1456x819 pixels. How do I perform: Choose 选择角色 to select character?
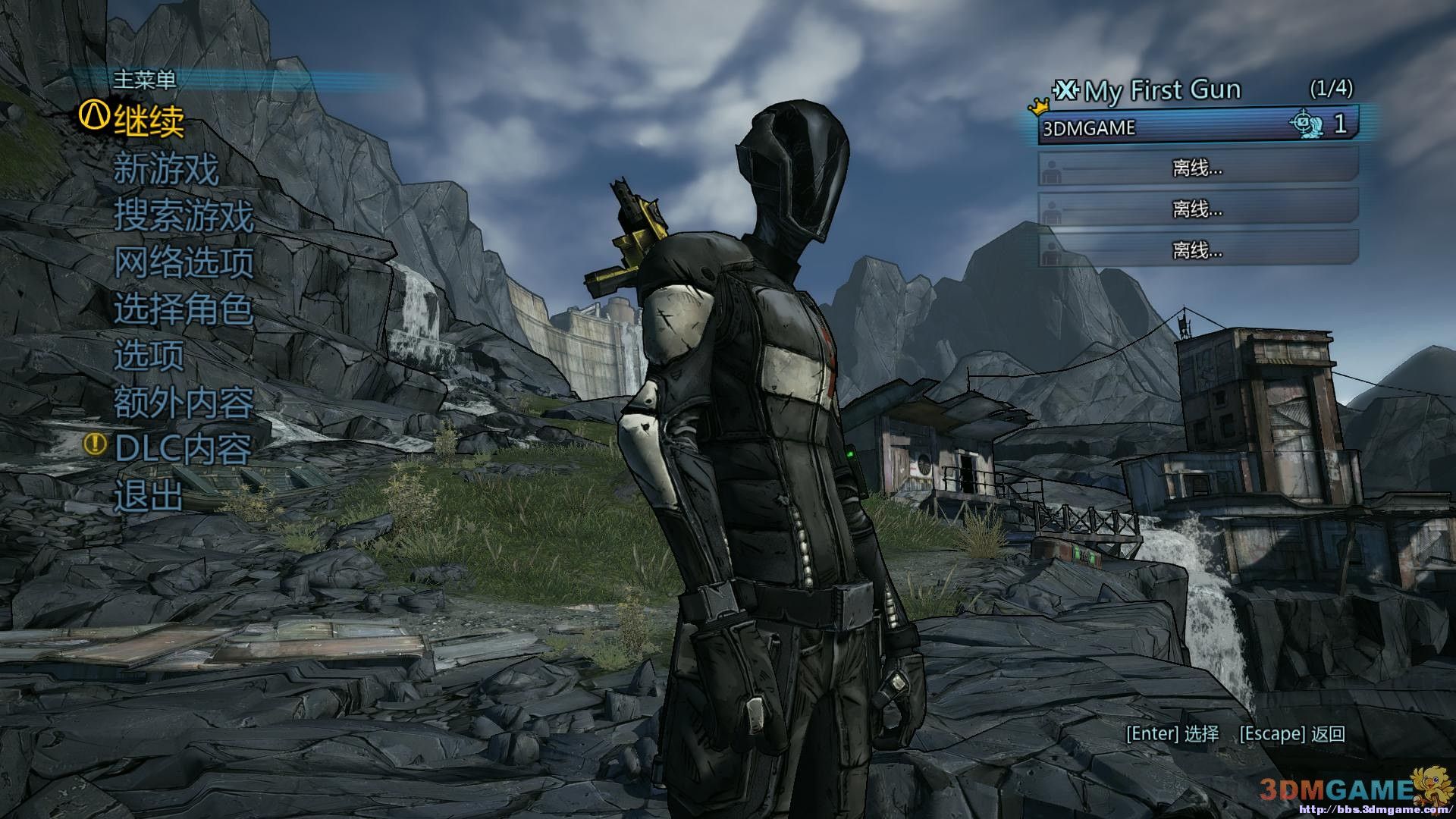point(184,309)
